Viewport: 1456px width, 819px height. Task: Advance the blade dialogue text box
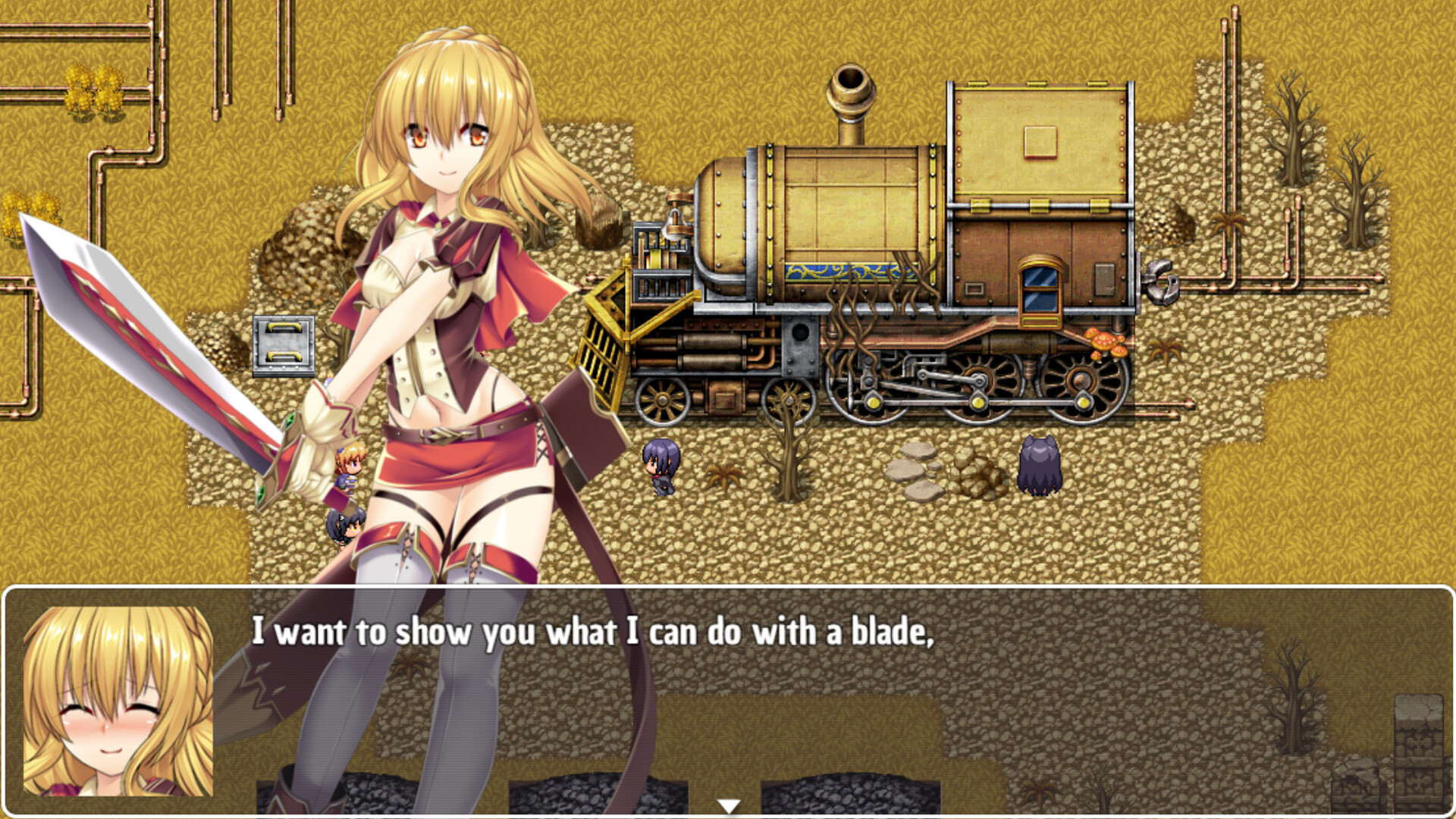click(728, 698)
